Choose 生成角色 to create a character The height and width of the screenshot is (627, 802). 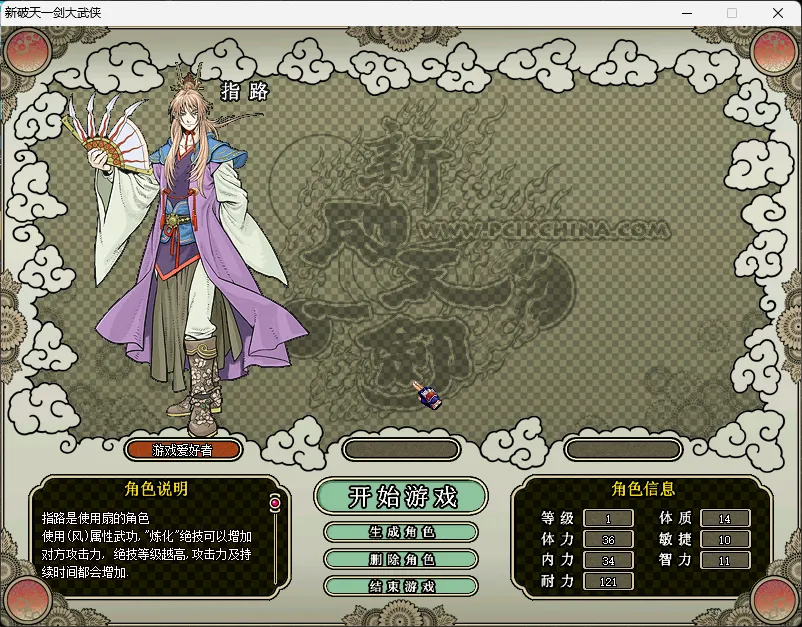tap(401, 532)
